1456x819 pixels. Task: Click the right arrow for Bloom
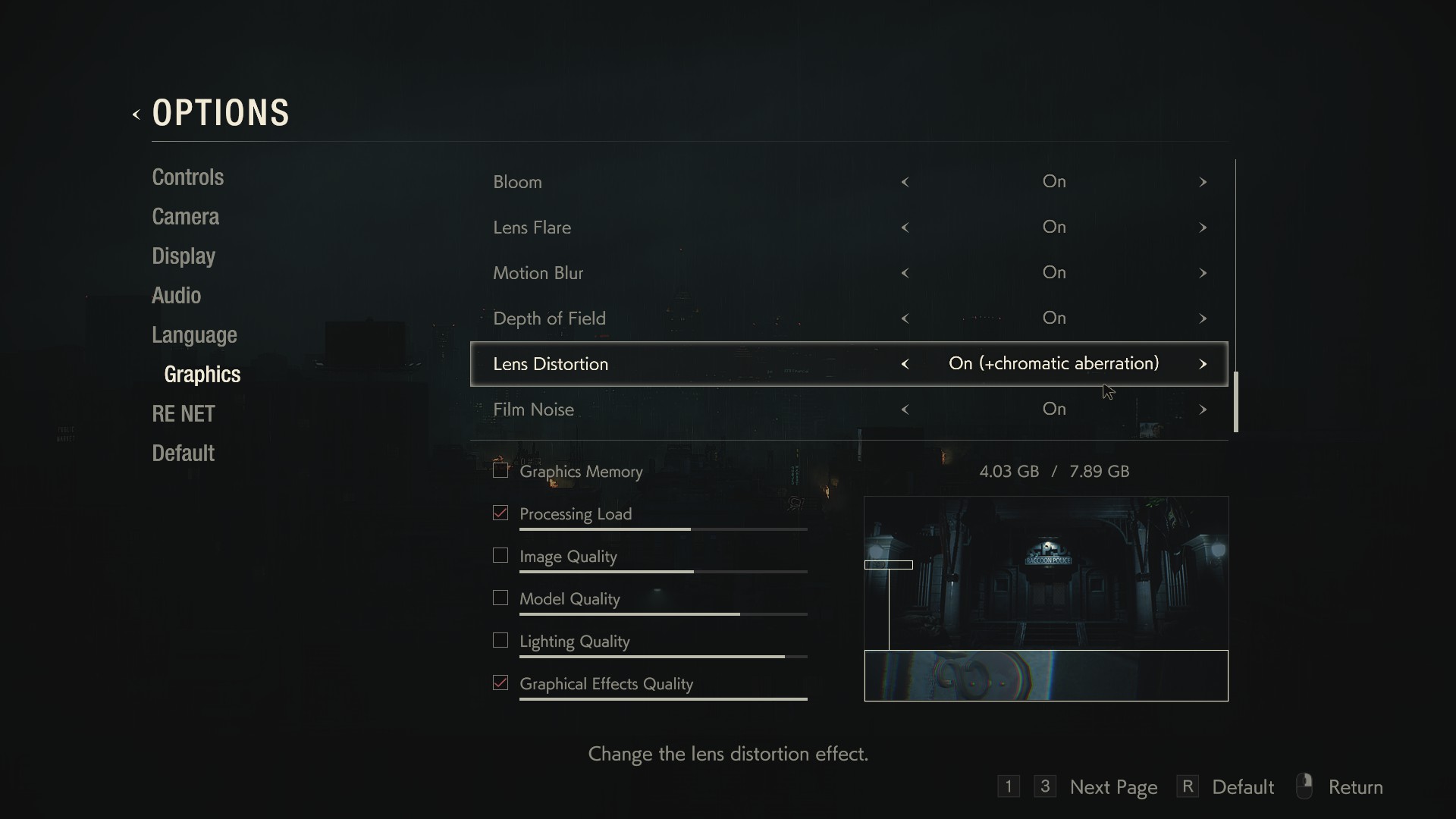point(1203,182)
